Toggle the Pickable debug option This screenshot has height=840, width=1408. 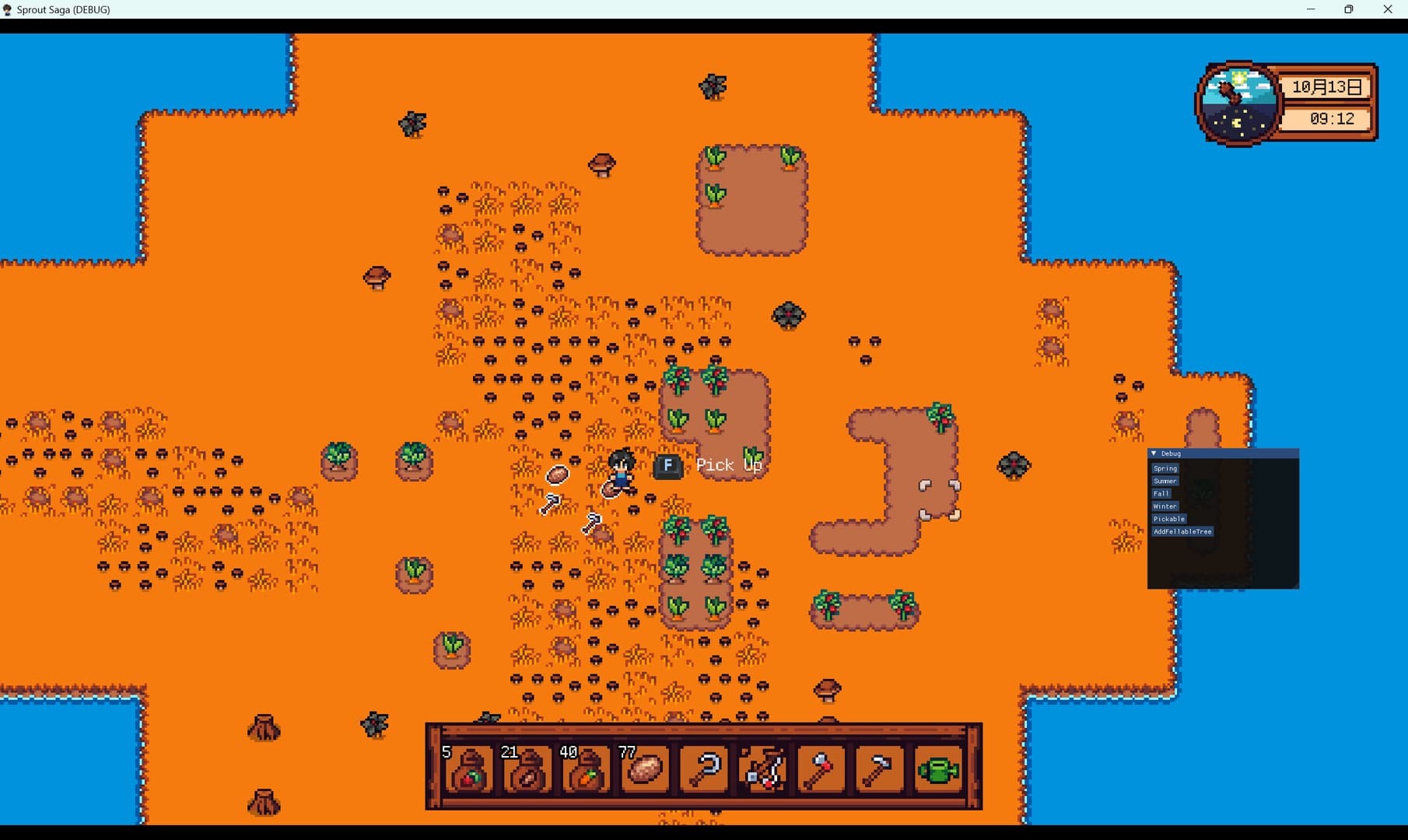1168,519
